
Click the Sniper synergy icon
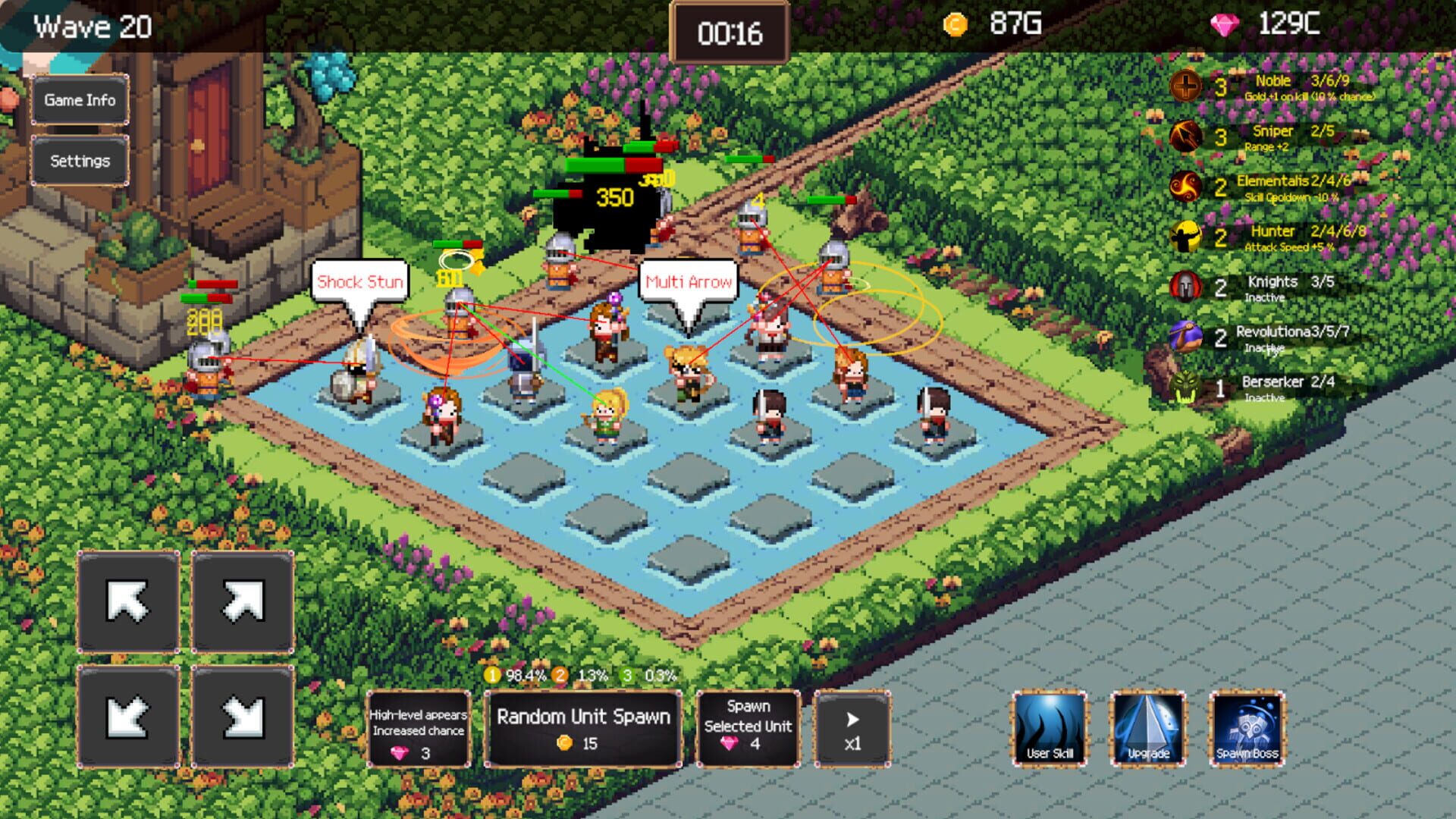(1184, 137)
